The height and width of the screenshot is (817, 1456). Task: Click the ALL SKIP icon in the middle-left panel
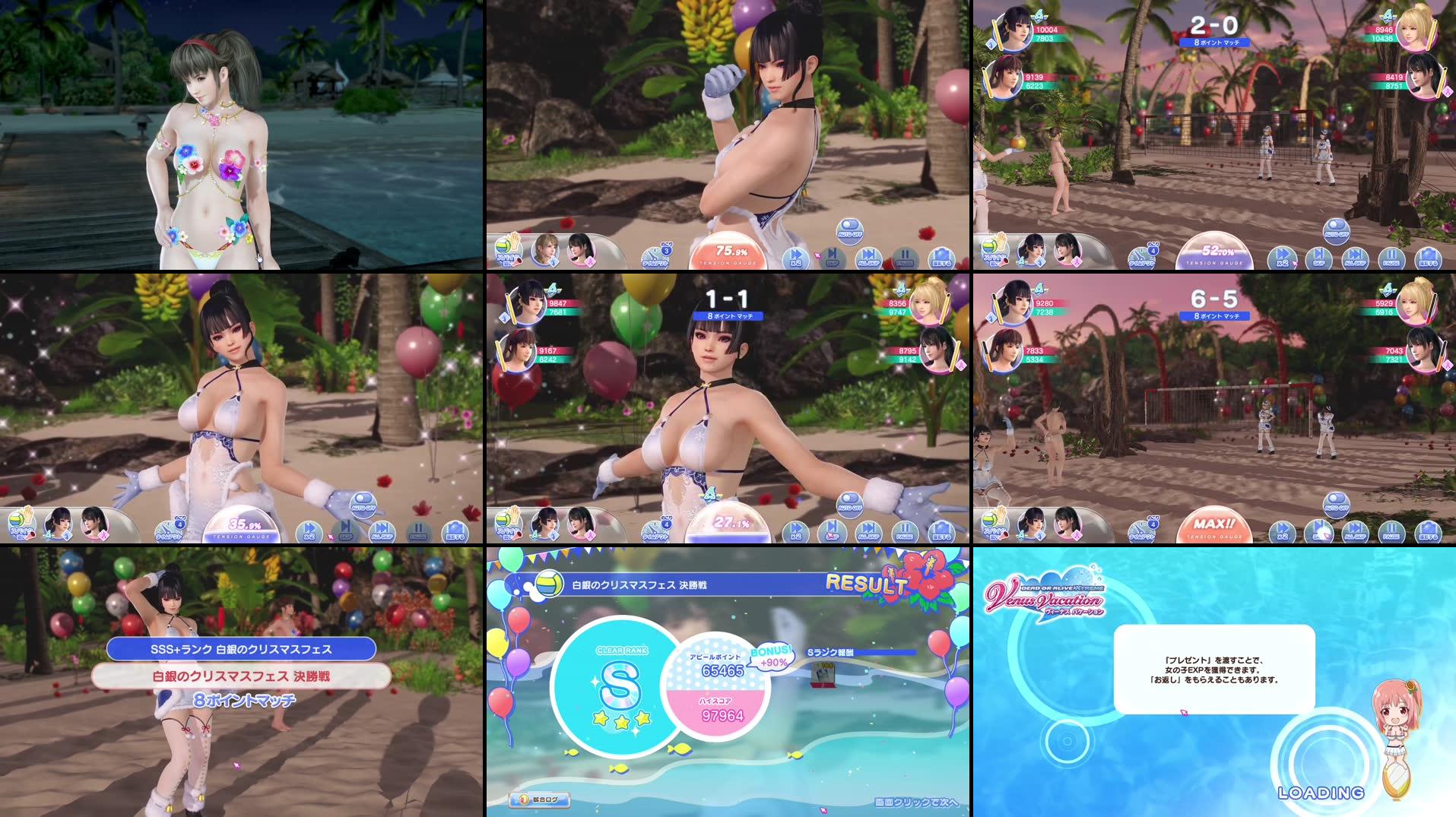click(x=382, y=532)
